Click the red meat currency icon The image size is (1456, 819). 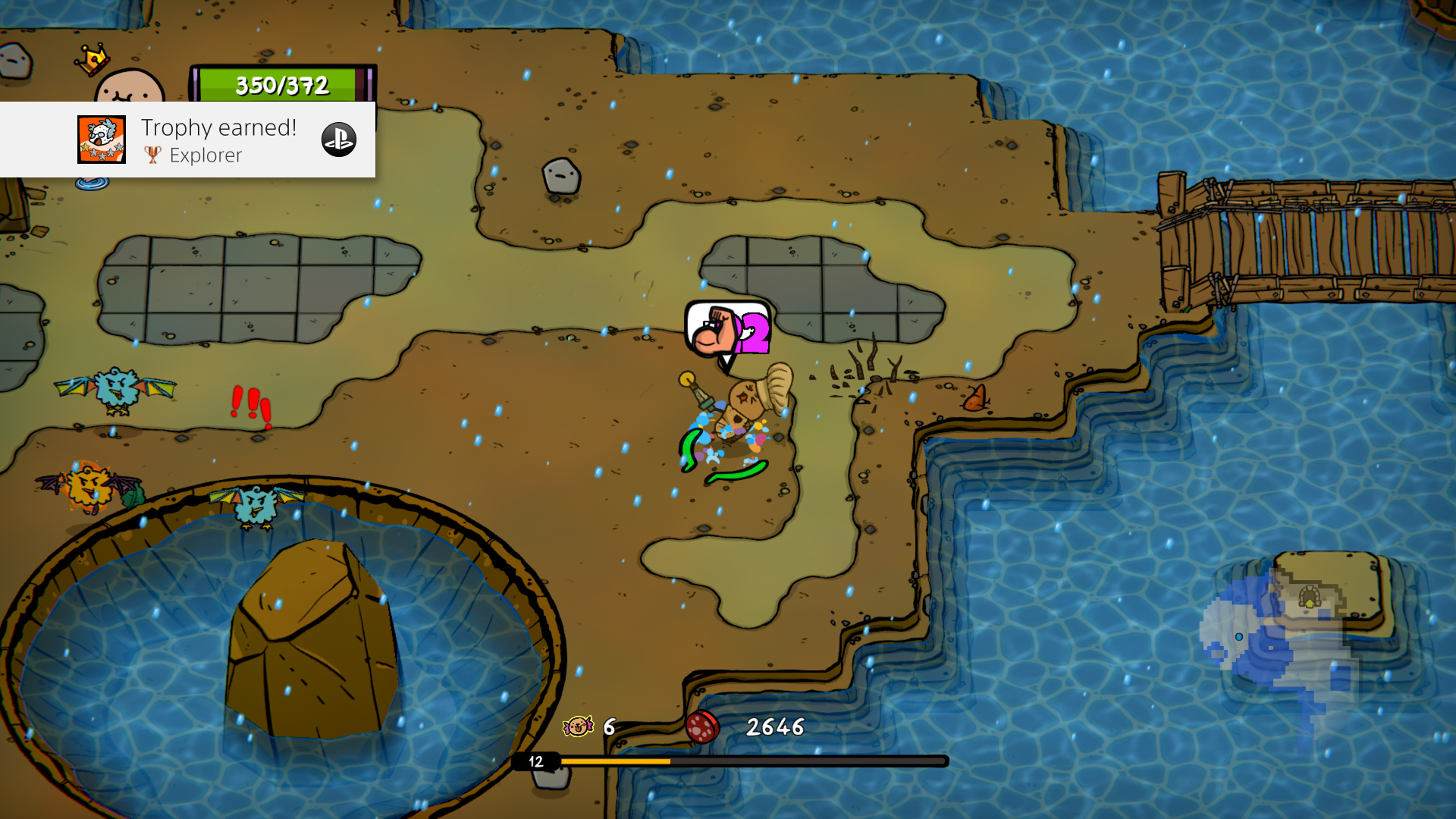(702, 726)
